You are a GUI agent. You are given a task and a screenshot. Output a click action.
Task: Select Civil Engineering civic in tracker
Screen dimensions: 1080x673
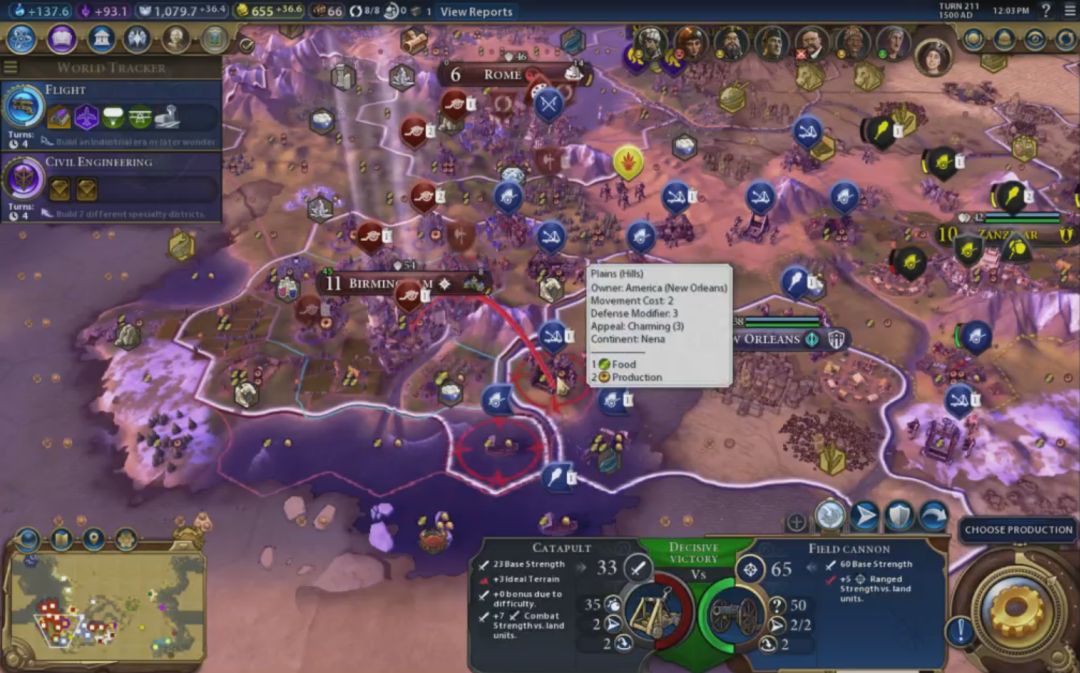pyautogui.click(x=110, y=178)
